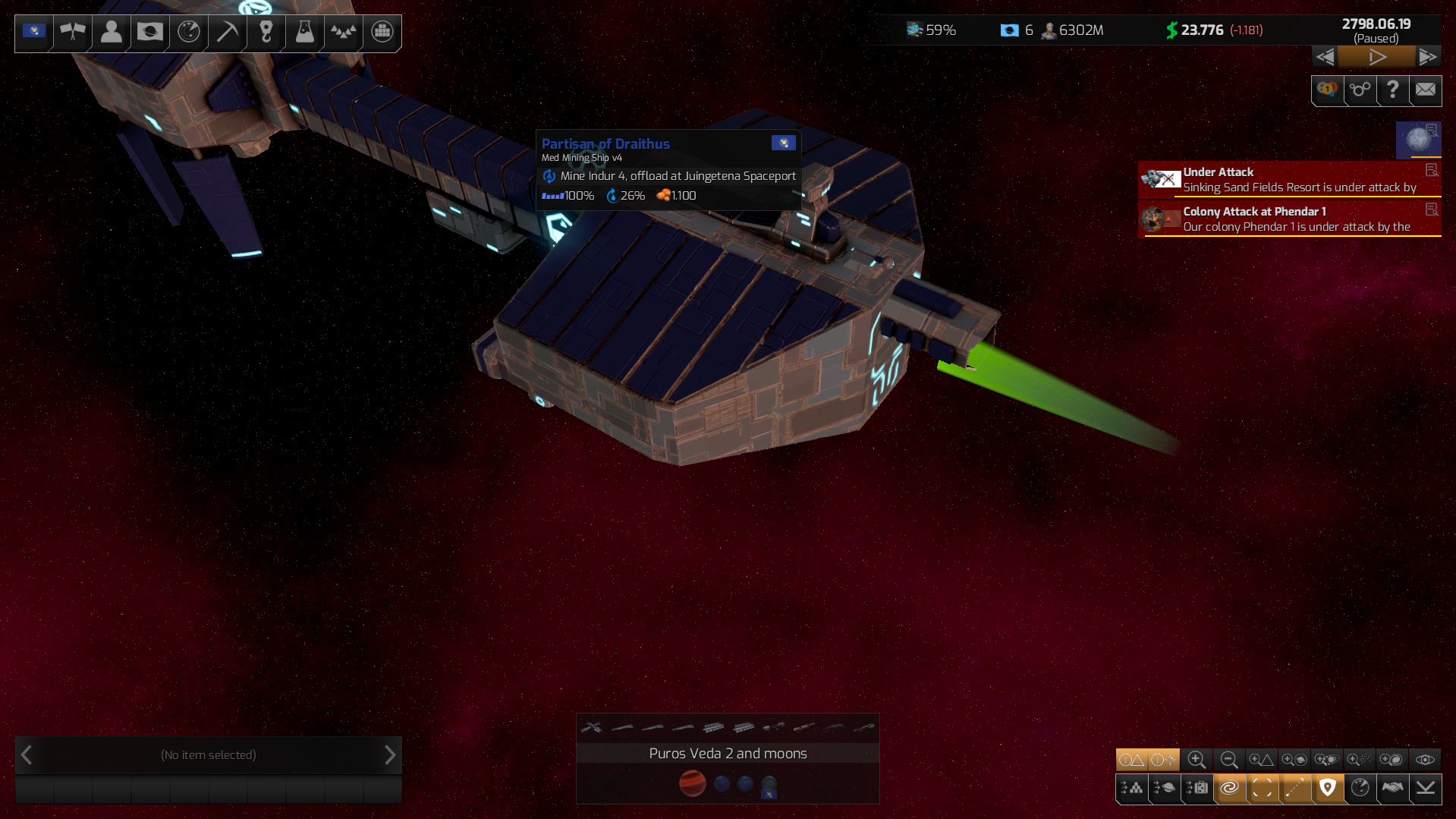
Task: Open the characters screen with the person icon
Action: (110, 33)
